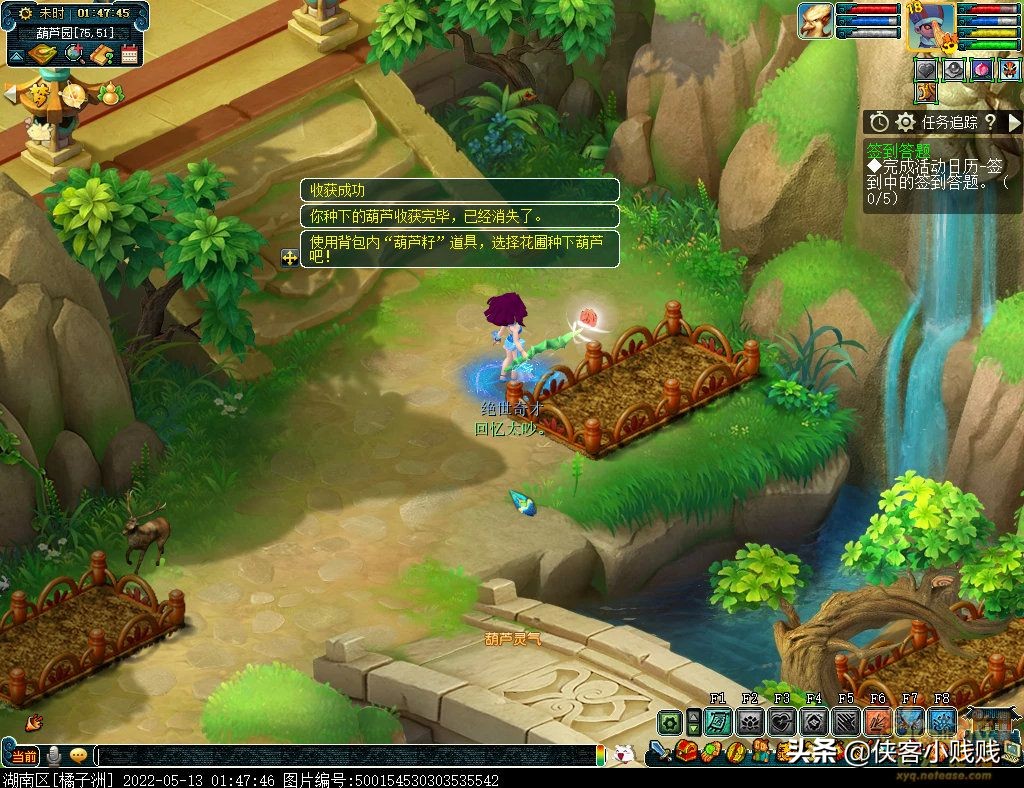Select the pink peach buff icon

click(x=982, y=70)
